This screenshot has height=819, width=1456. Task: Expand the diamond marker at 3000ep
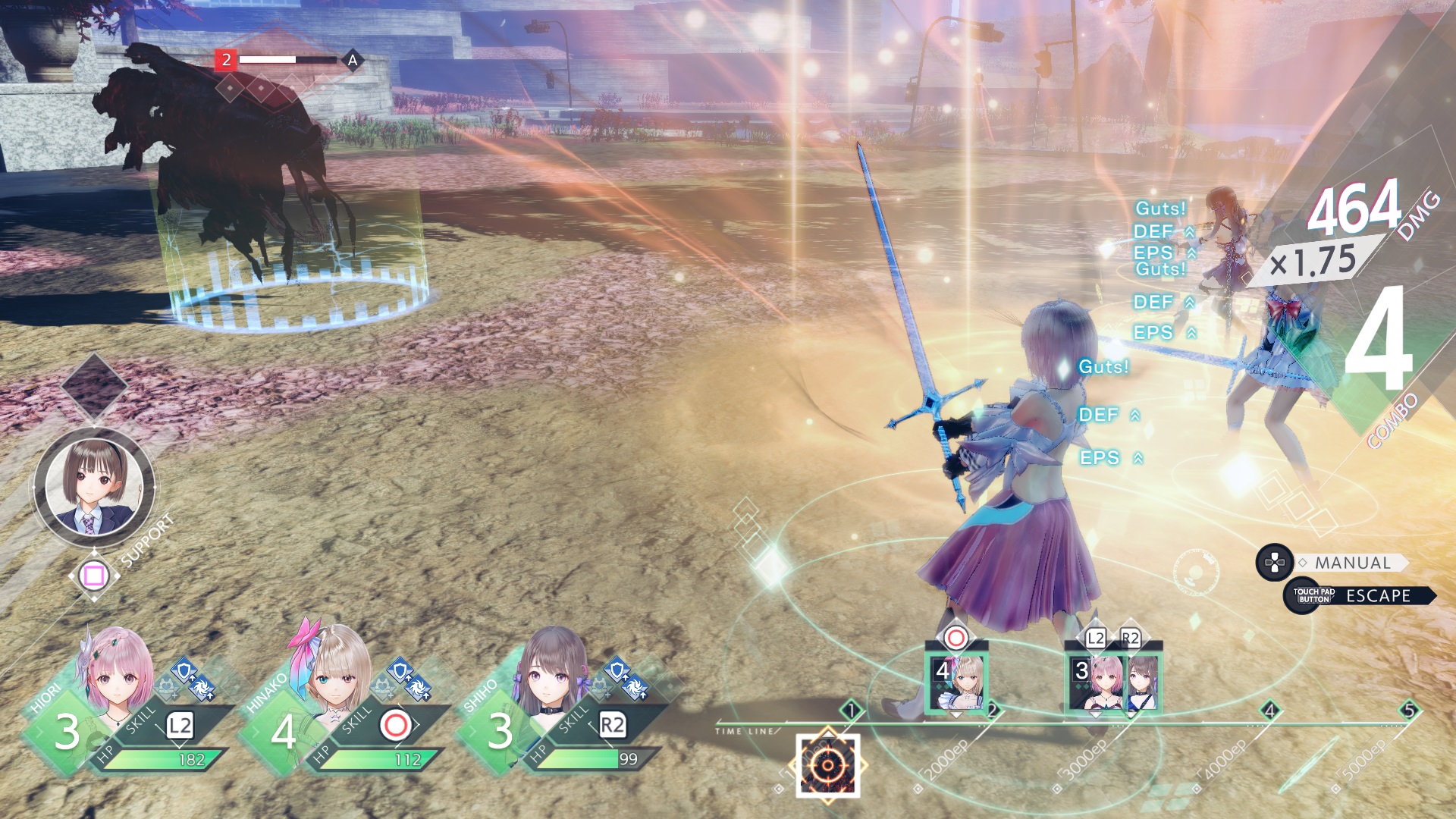1056,789
